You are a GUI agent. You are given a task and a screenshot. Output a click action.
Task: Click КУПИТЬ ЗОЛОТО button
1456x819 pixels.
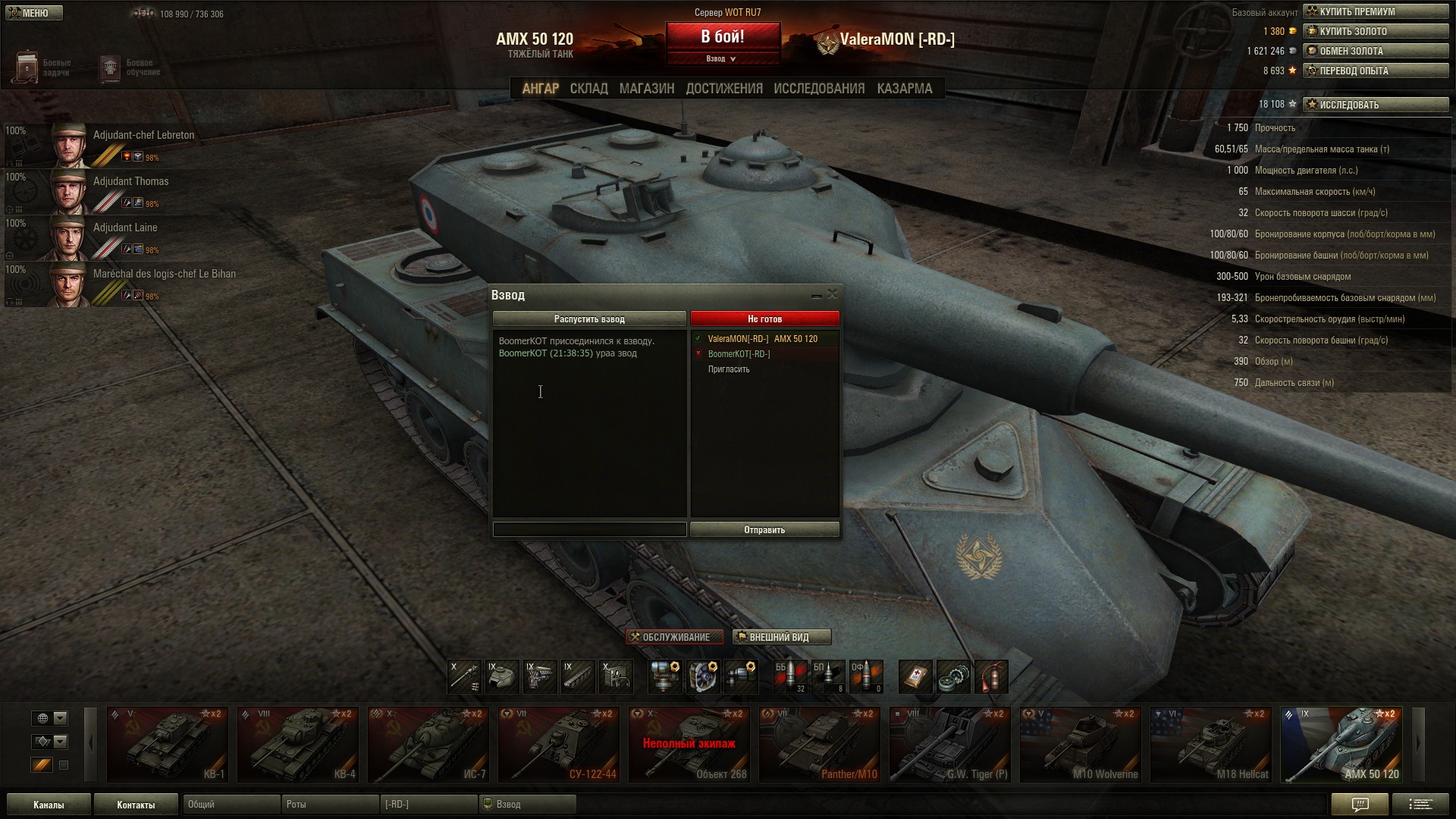pyautogui.click(x=1376, y=31)
